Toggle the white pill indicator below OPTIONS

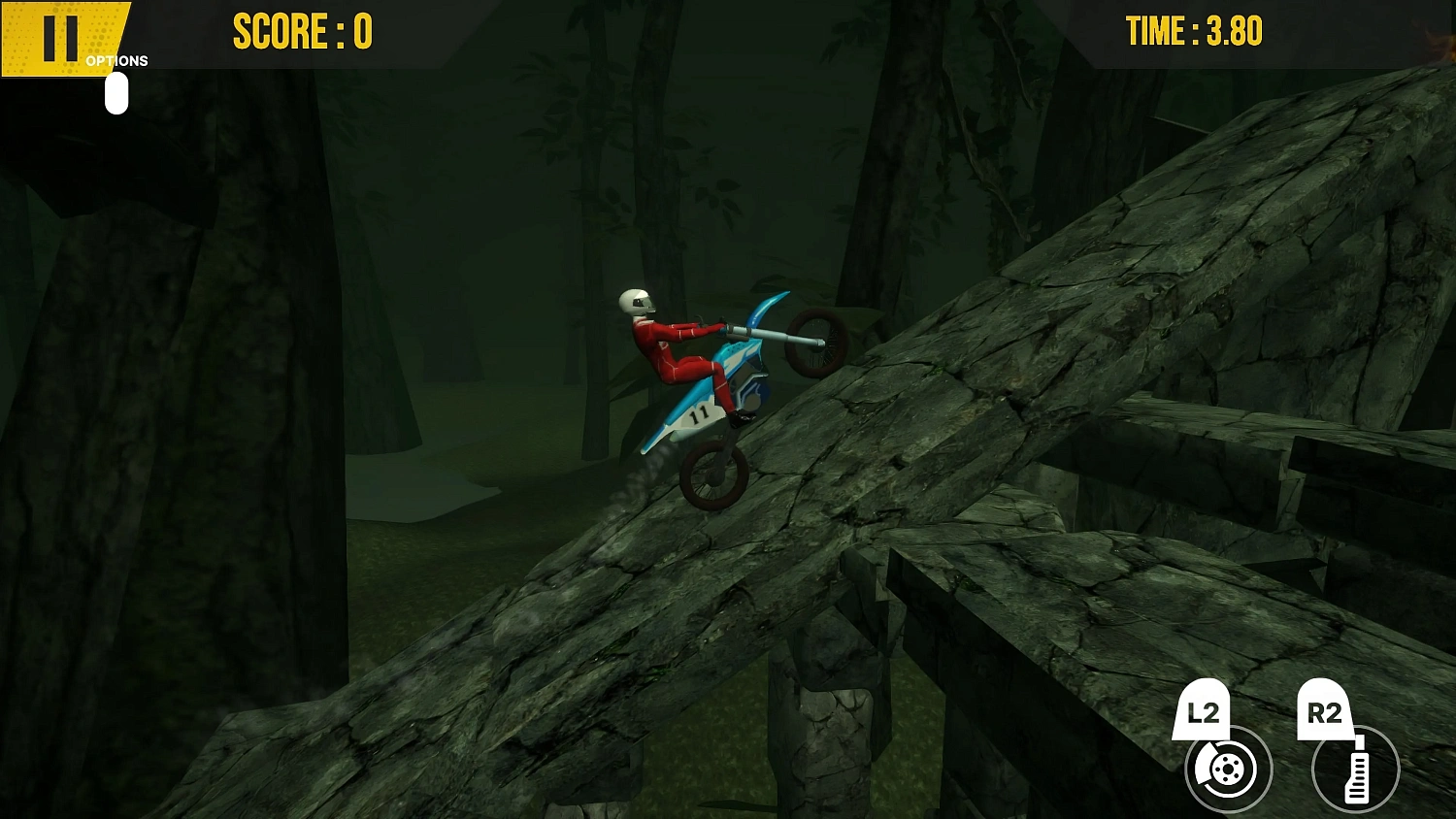(116, 92)
